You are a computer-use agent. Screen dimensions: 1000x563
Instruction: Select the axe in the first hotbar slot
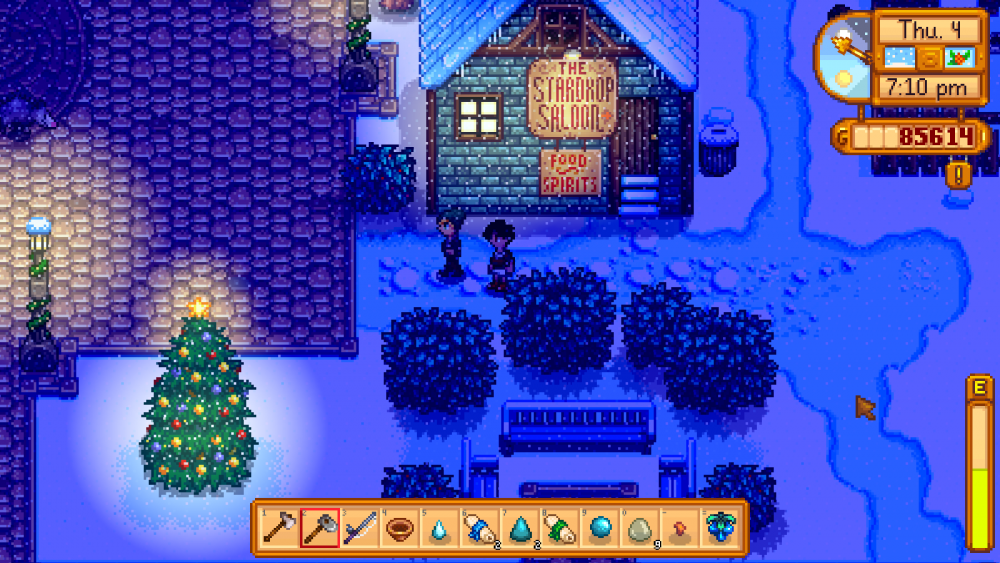point(278,526)
